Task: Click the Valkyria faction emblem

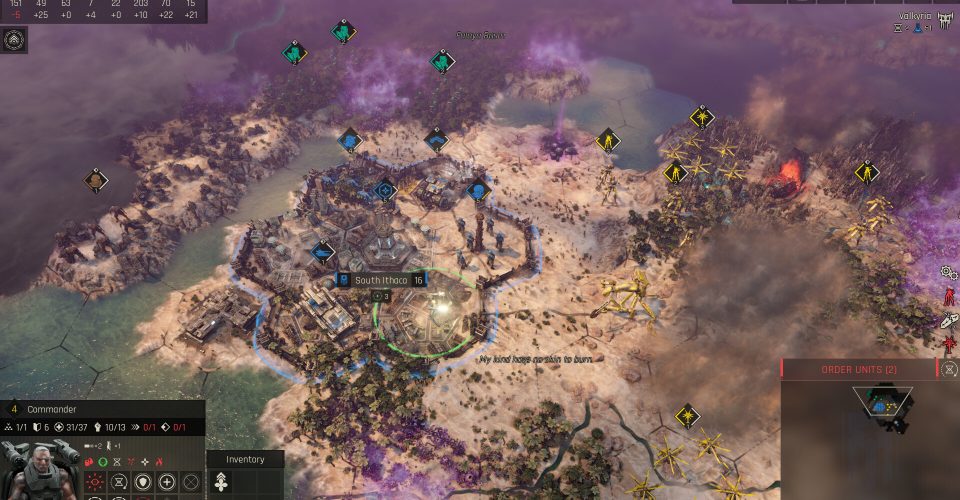Action: [x=945, y=19]
